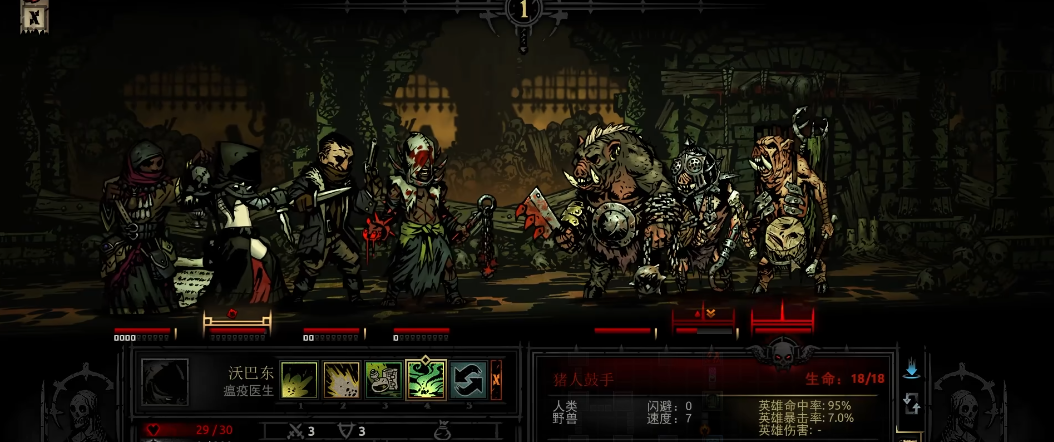Click the swap arrows side panel button
This screenshot has height=442, width=1054.
click(911, 403)
